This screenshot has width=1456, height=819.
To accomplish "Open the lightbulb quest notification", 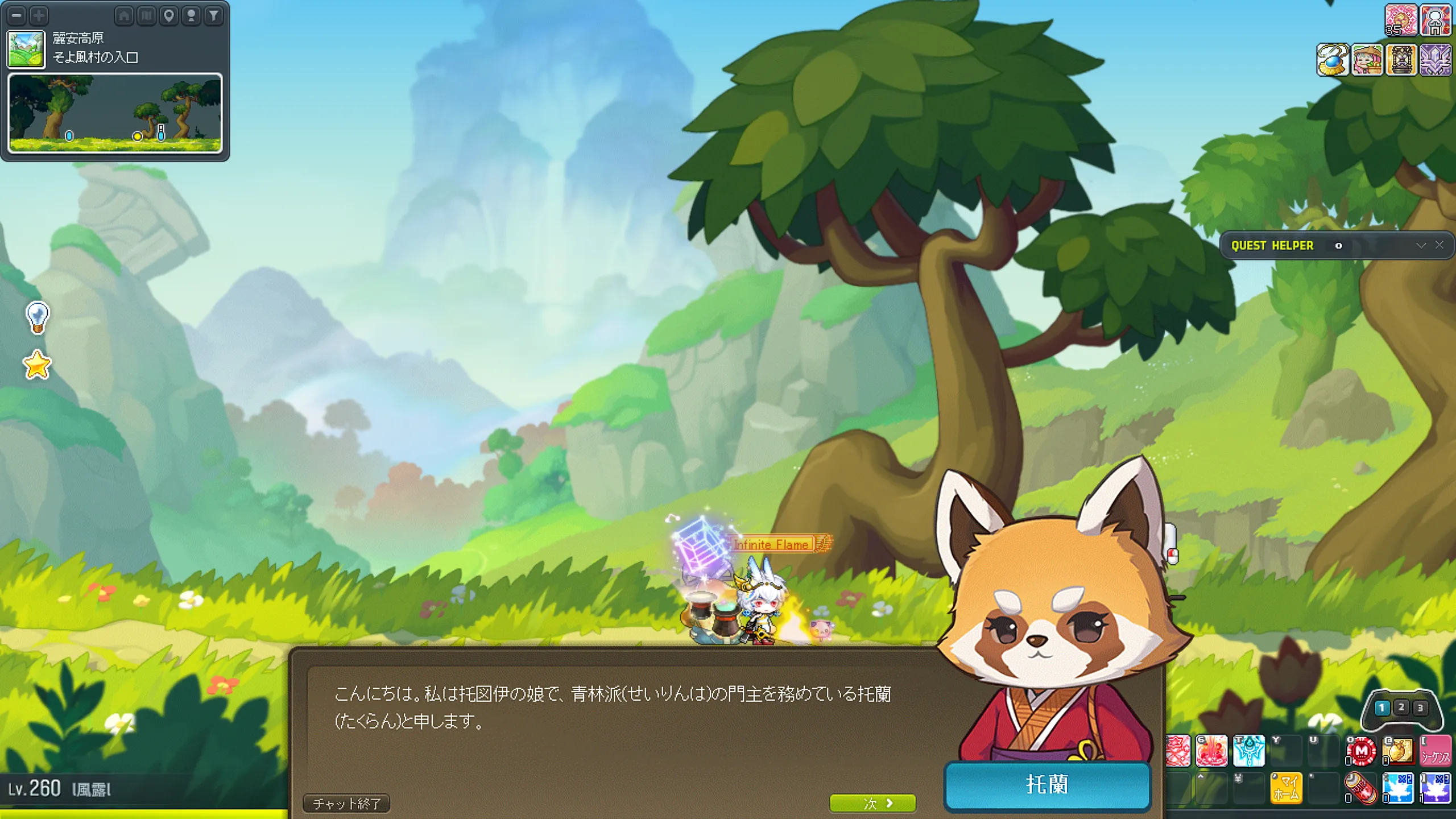I will tap(38, 317).
